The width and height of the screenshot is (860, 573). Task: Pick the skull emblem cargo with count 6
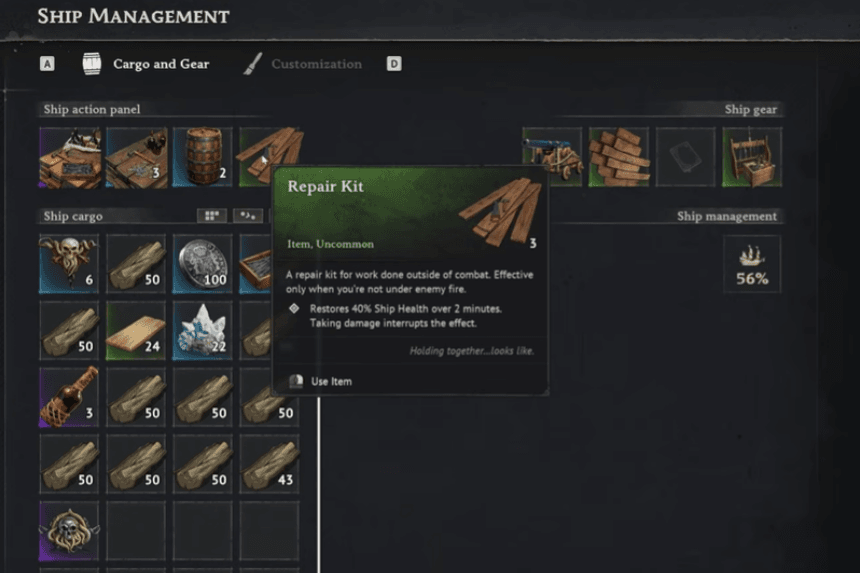(x=70, y=264)
